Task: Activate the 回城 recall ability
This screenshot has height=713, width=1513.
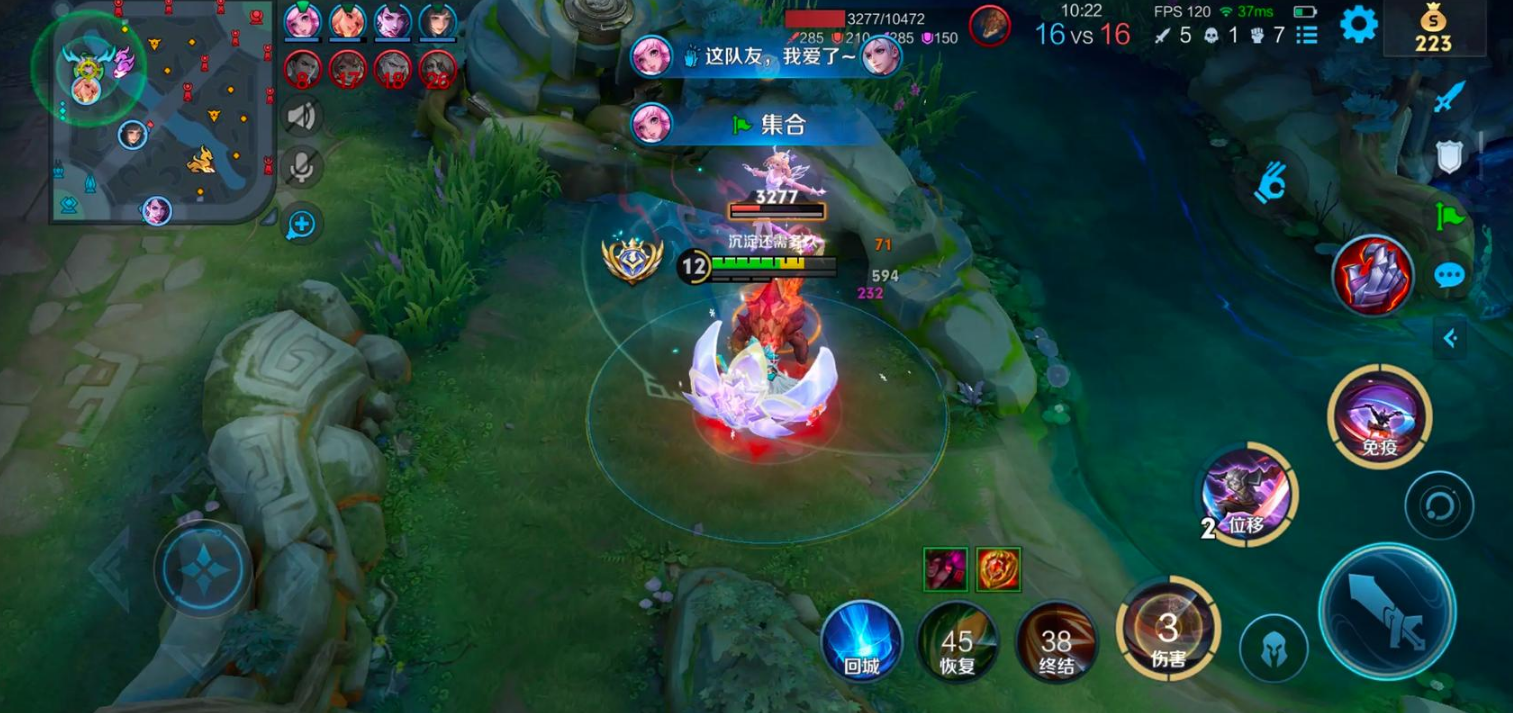Action: [861, 642]
